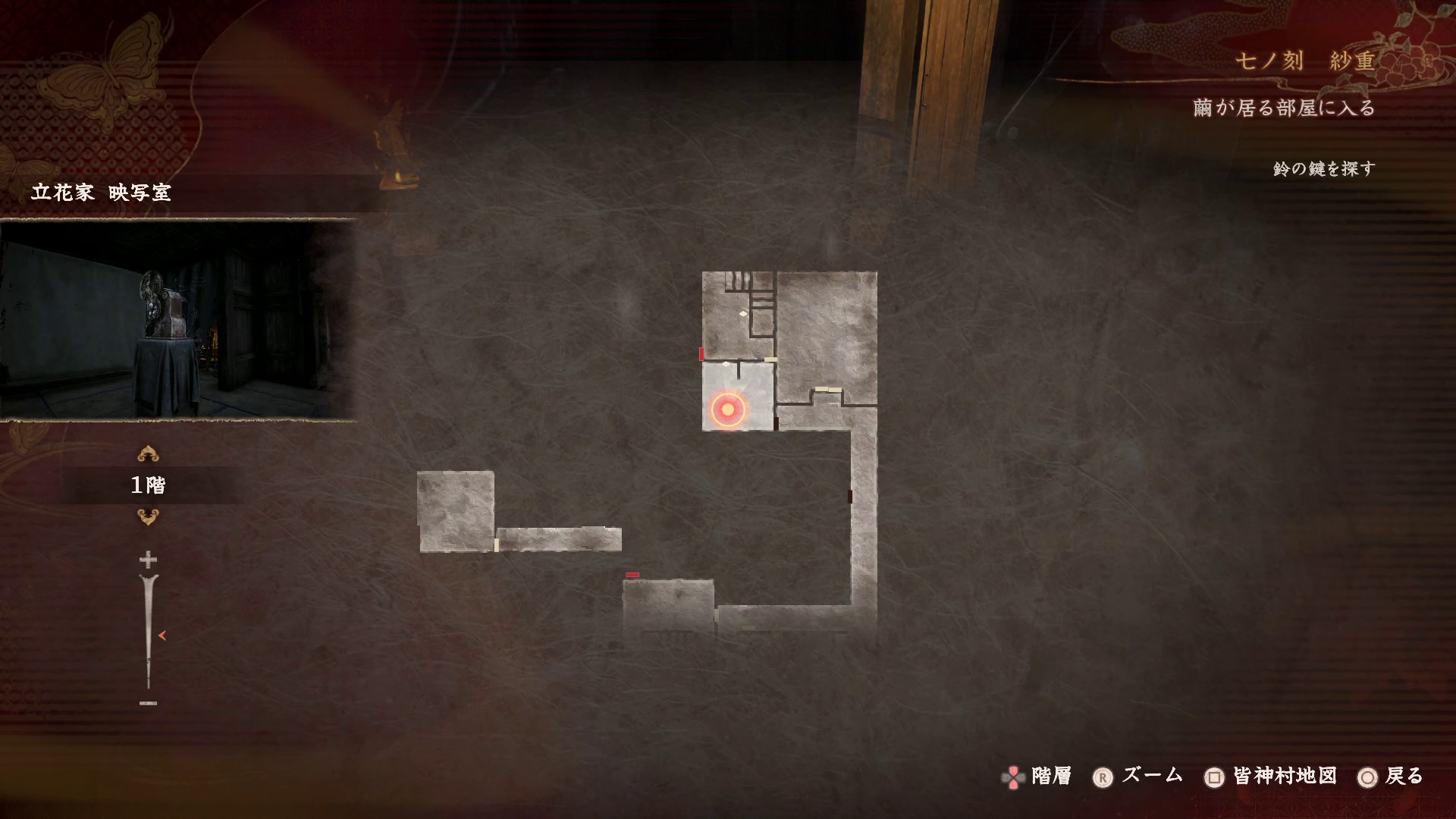Select the 繭が居る部屋に入る objective

(x=1284, y=108)
